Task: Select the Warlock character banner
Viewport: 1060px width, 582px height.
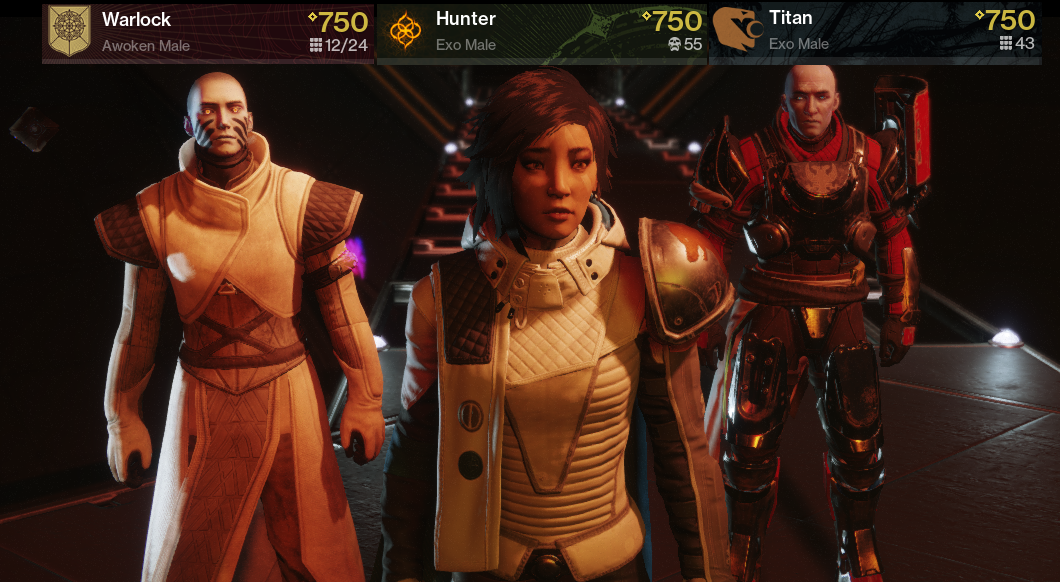Action: tap(208, 32)
